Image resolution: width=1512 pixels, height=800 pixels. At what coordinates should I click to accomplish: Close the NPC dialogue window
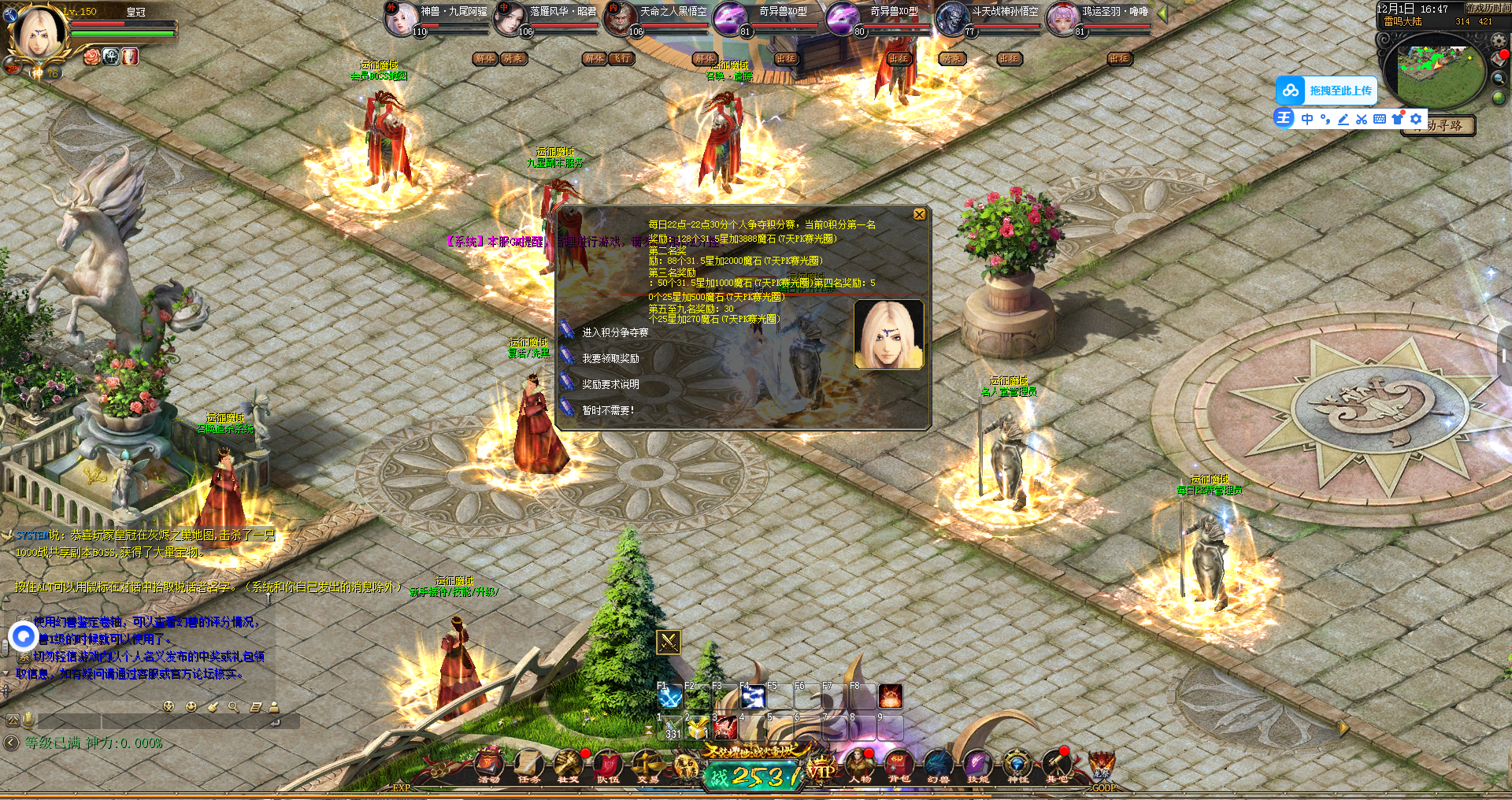click(x=919, y=215)
